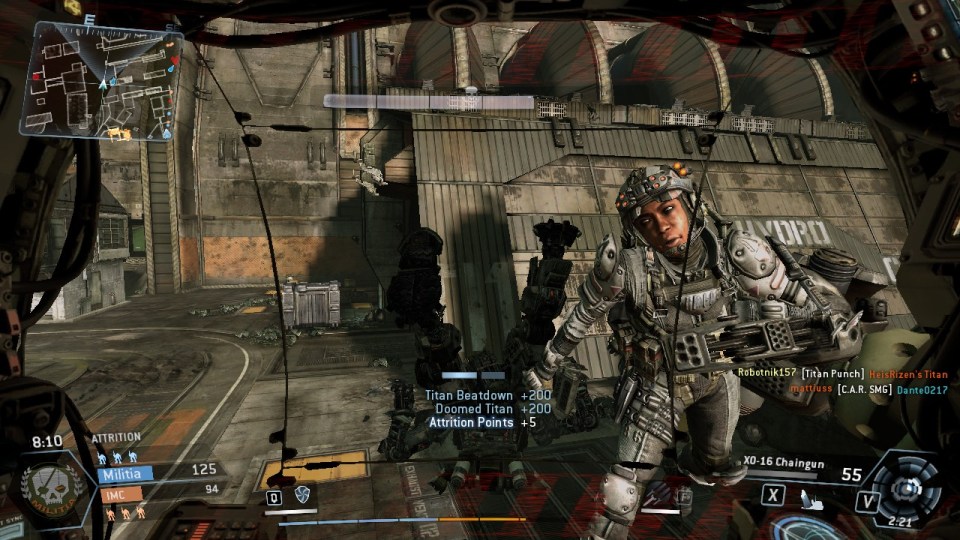This screenshot has height=540, width=960.
Task: Activate the shield ability icon
Action: [300, 496]
